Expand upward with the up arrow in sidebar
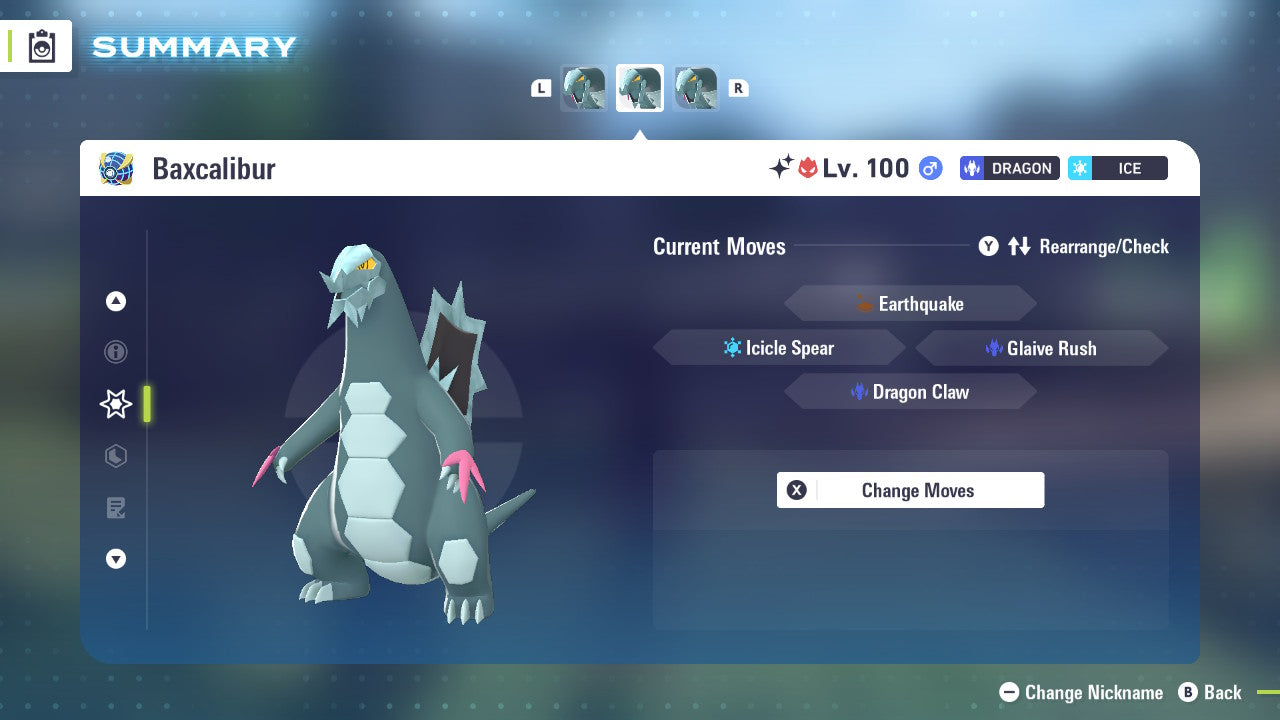This screenshot has height=720, width=1280. pyautogui.click(x=115, y=301)
